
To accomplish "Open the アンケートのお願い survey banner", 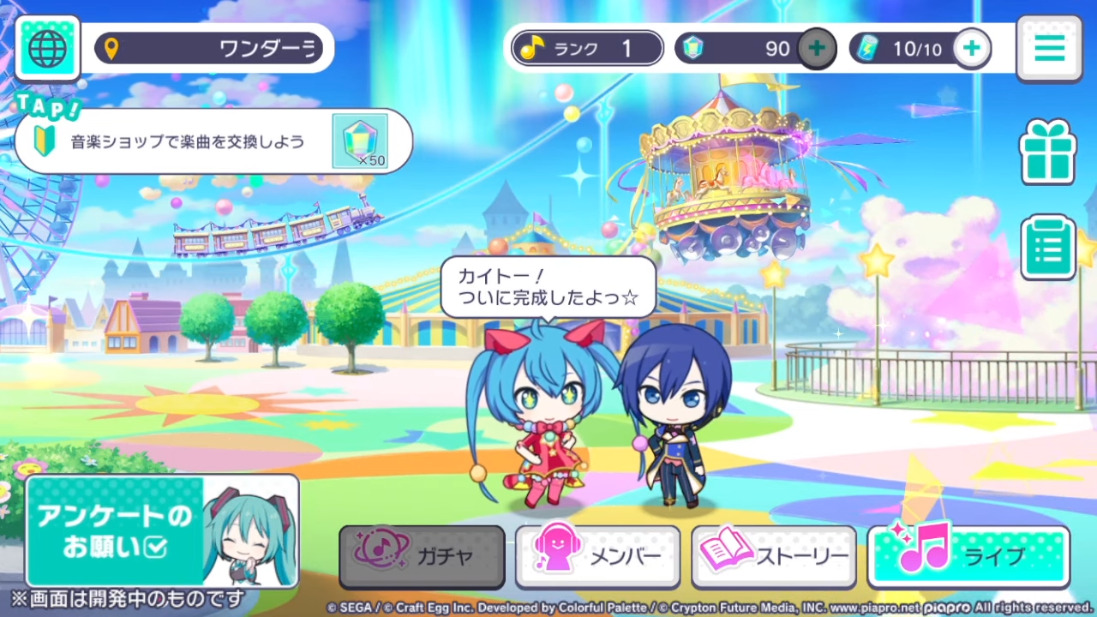I will 162,530.
